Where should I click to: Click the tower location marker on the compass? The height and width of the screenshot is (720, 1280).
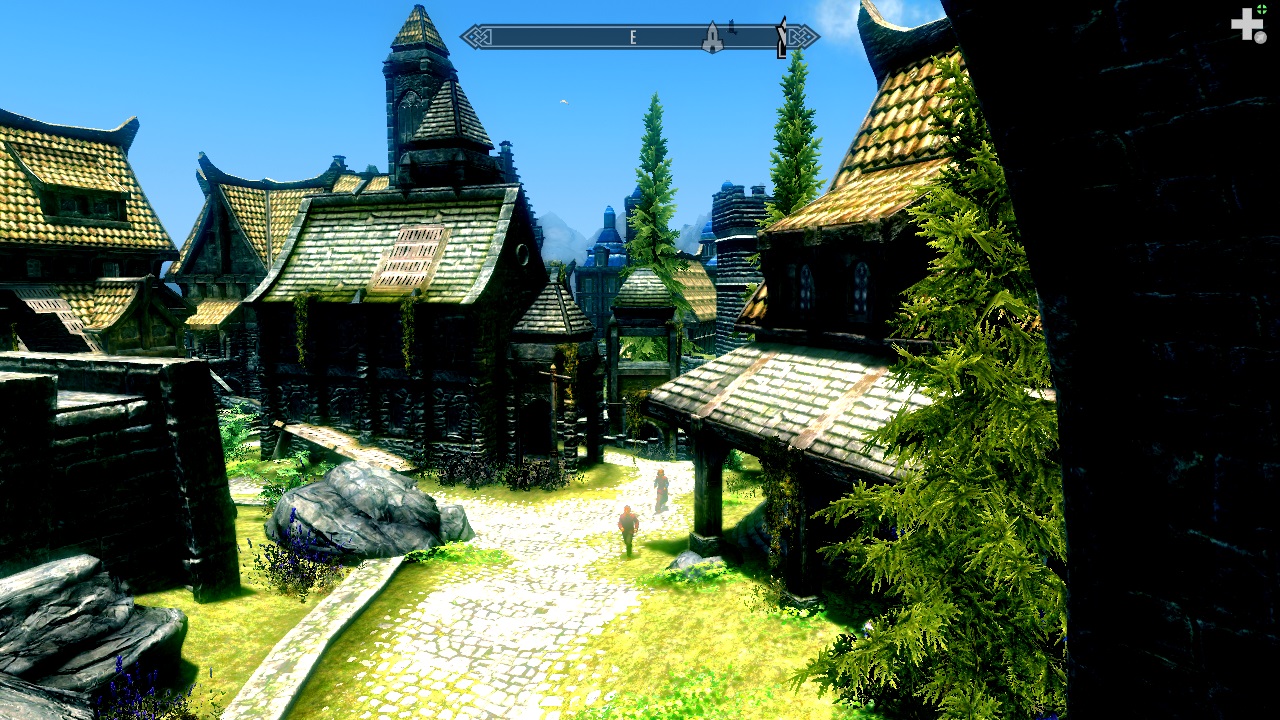[712, 38]
